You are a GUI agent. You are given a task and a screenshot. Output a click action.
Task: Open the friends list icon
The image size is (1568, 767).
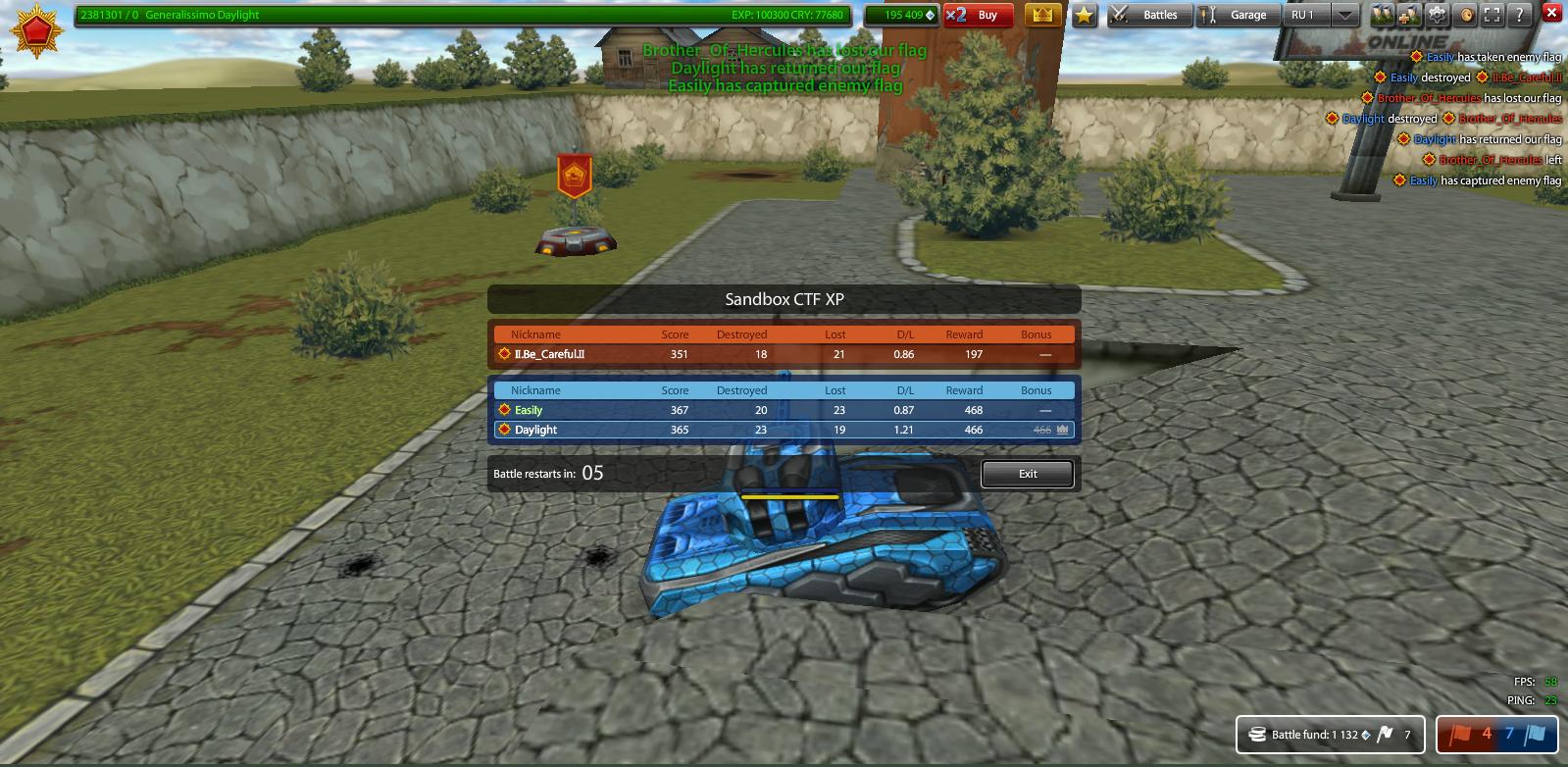coord(1382,15)
